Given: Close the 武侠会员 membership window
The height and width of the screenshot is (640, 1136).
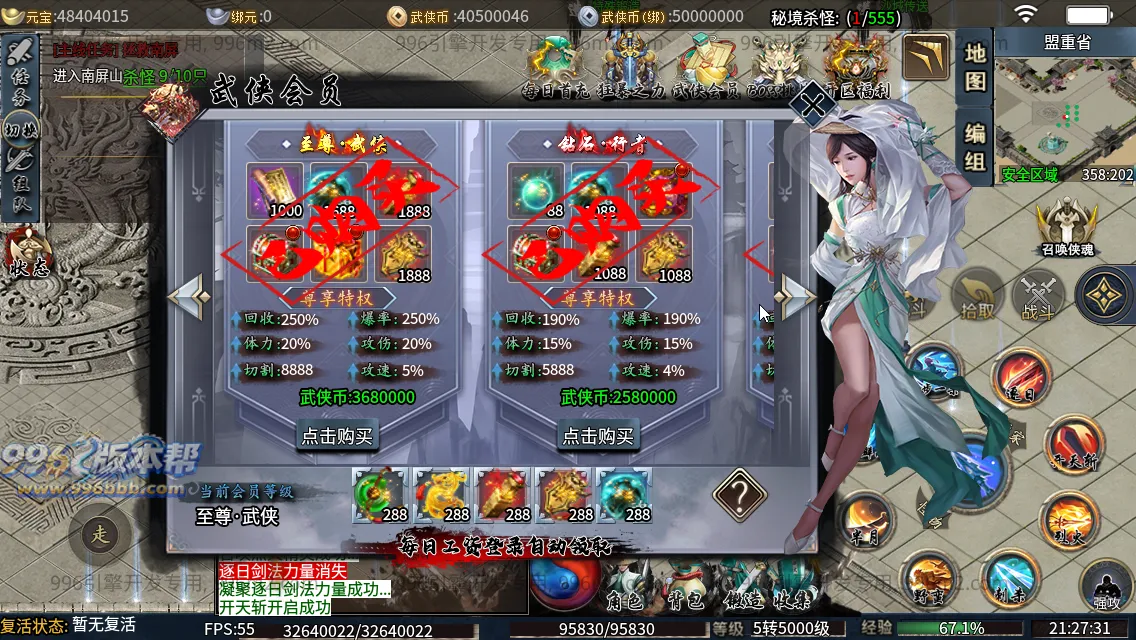Looking at the screenshot, I should (x=814, y=103).
